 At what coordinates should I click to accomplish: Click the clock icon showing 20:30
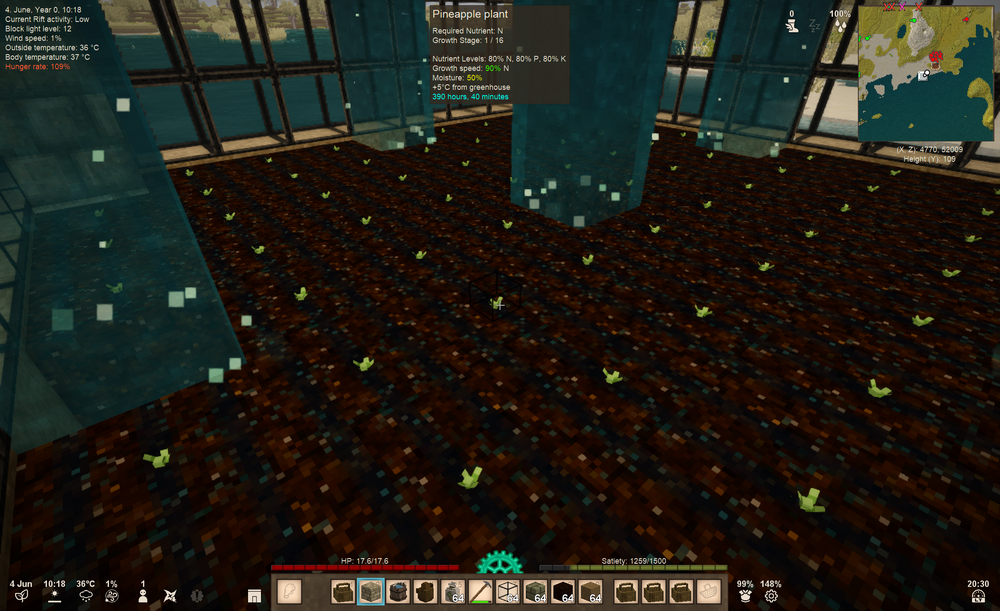[x=976, y=596]
